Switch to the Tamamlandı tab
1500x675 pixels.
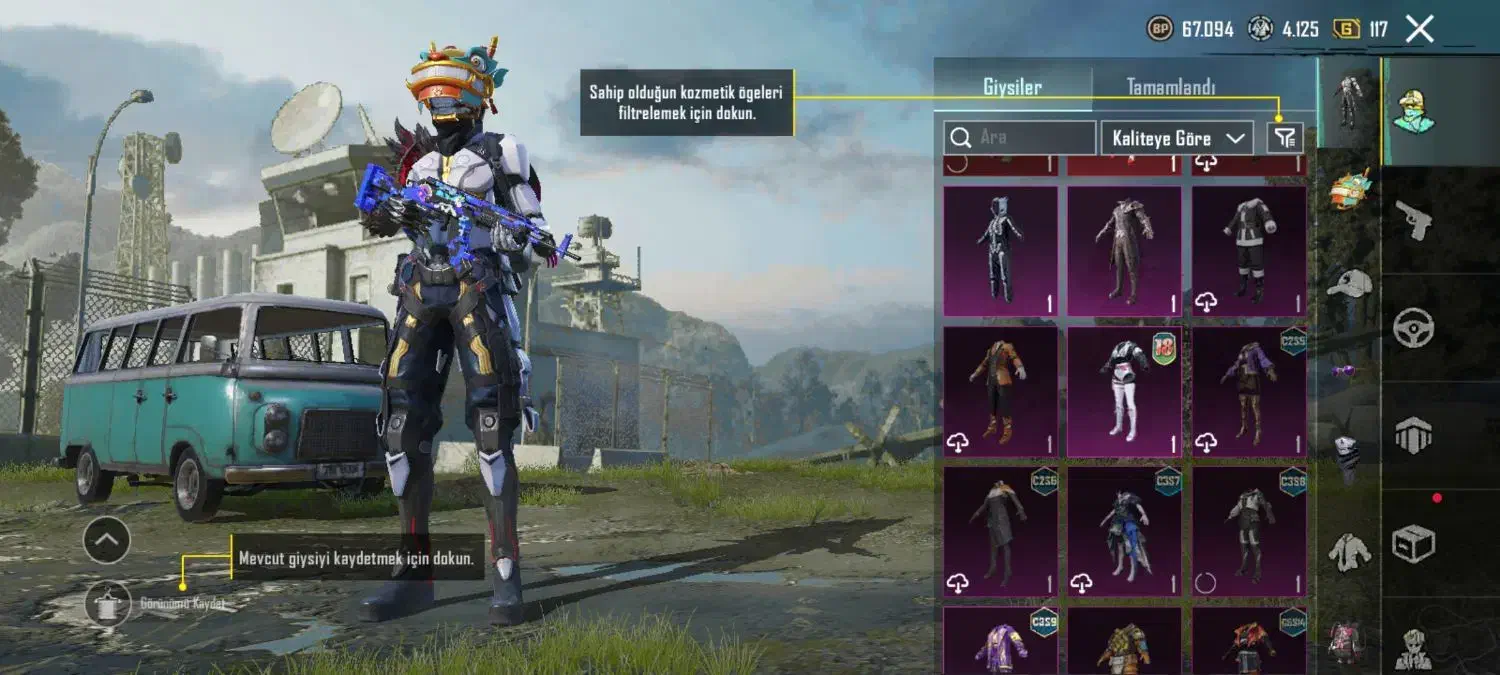click(1170, 87)
